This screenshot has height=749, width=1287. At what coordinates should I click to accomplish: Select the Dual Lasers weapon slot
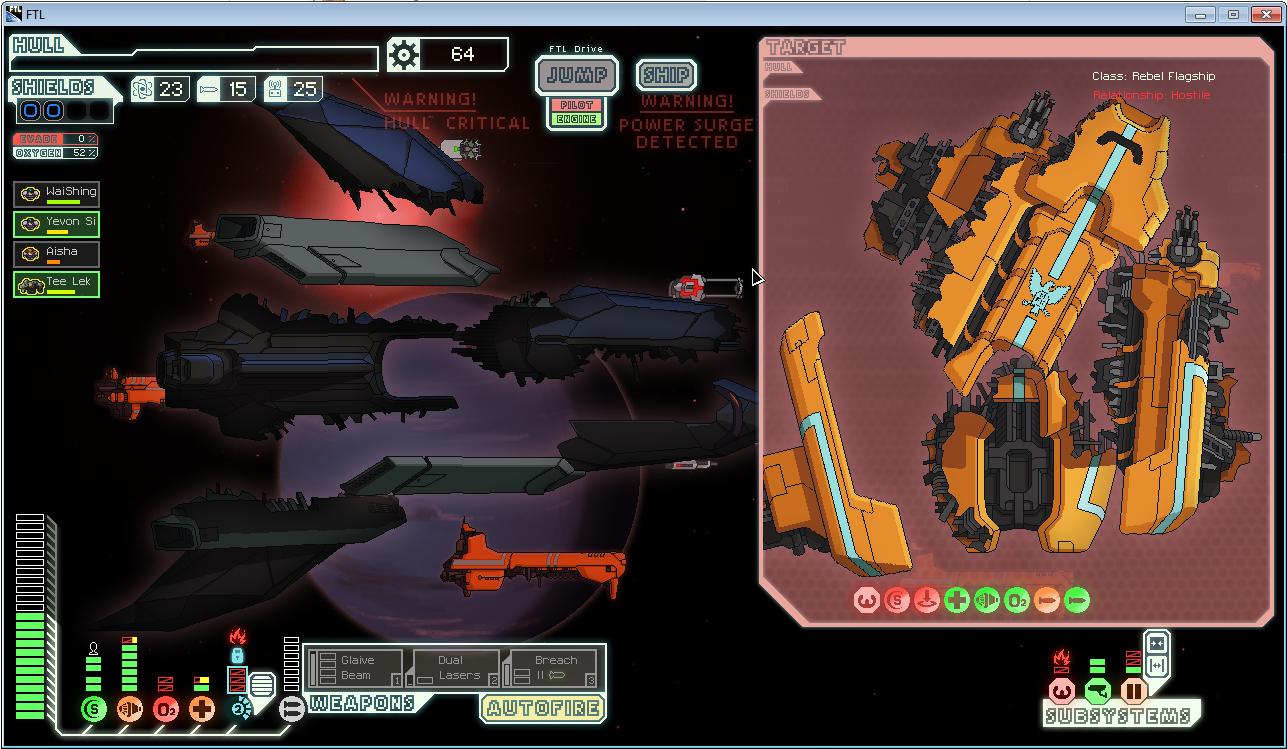(452, 668)
